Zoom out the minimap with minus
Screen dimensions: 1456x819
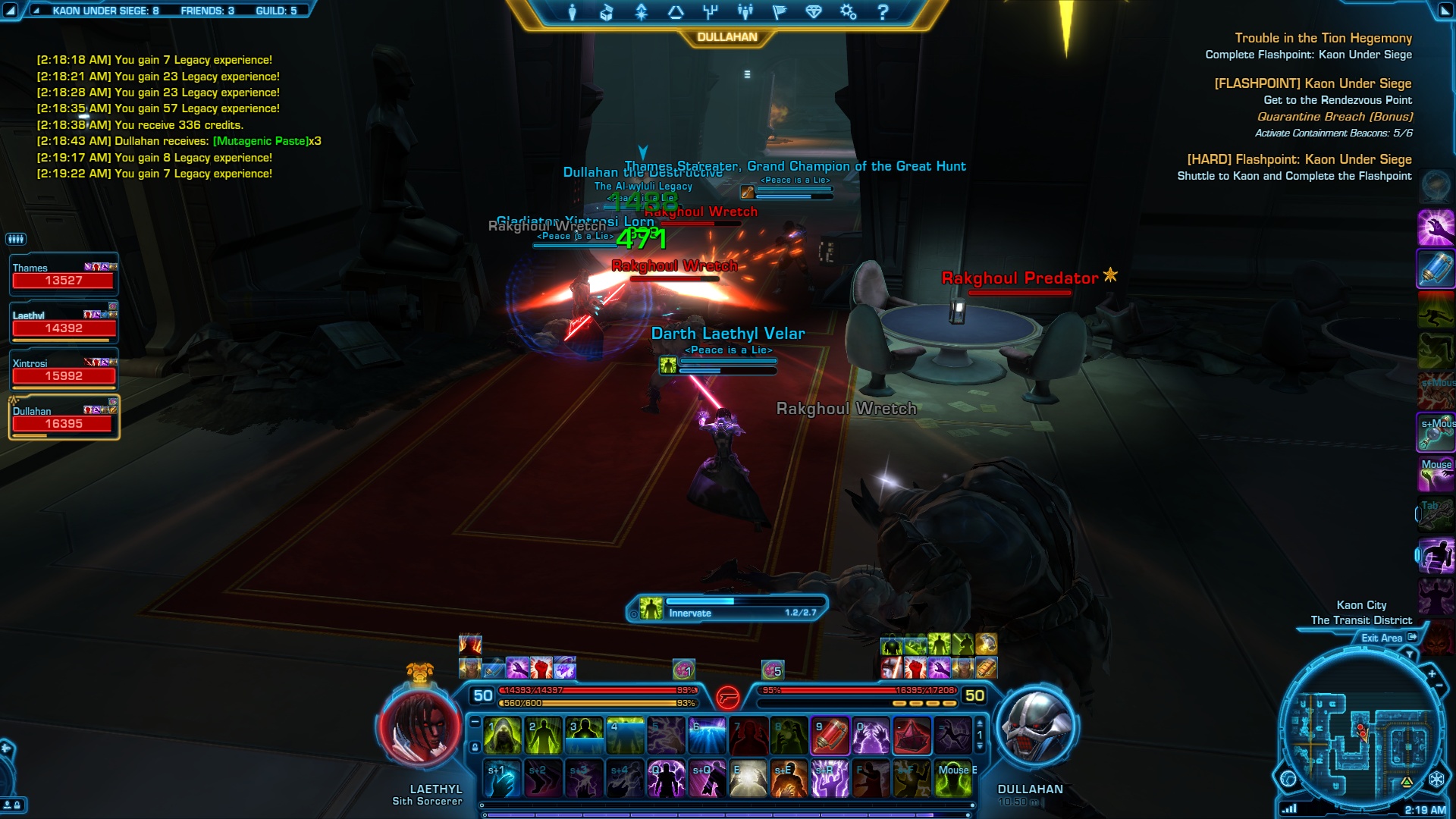pos(1439,686)
